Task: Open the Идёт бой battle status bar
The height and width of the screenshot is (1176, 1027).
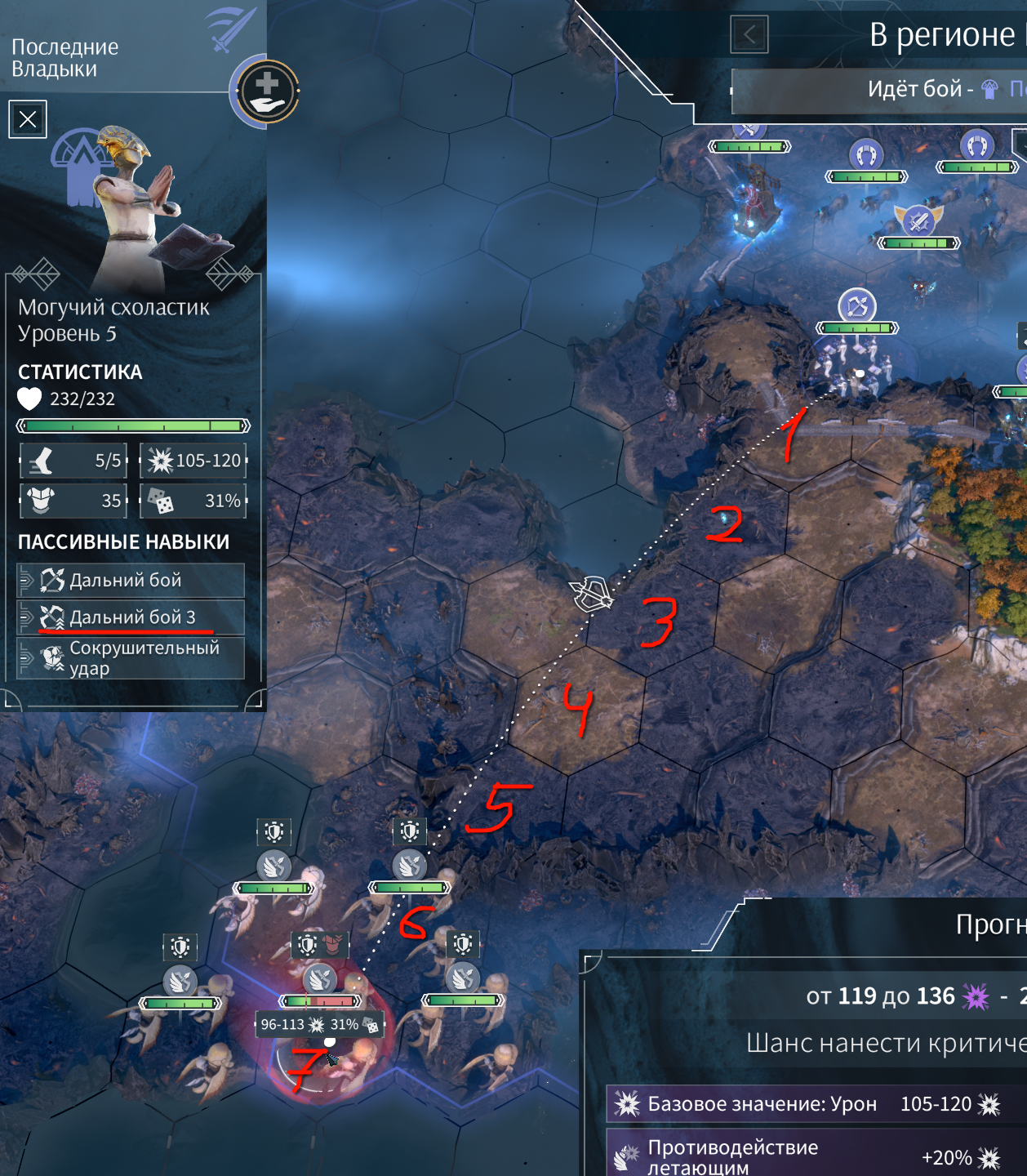Action: click(x=878, y=89)
